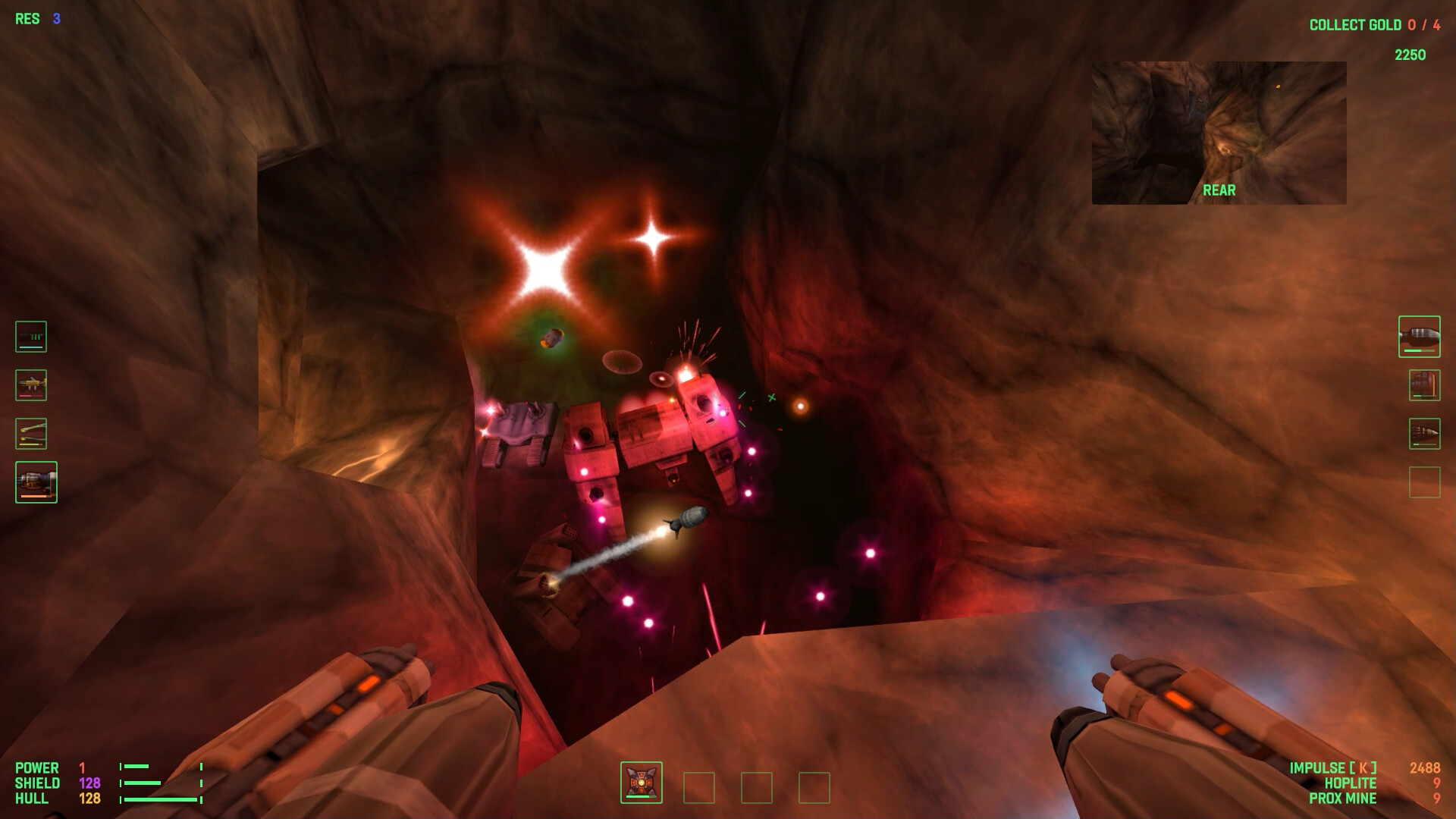1456x819 pixels.
Task: Select the topmost missile icon on the right
Action: click(1420, 337)
